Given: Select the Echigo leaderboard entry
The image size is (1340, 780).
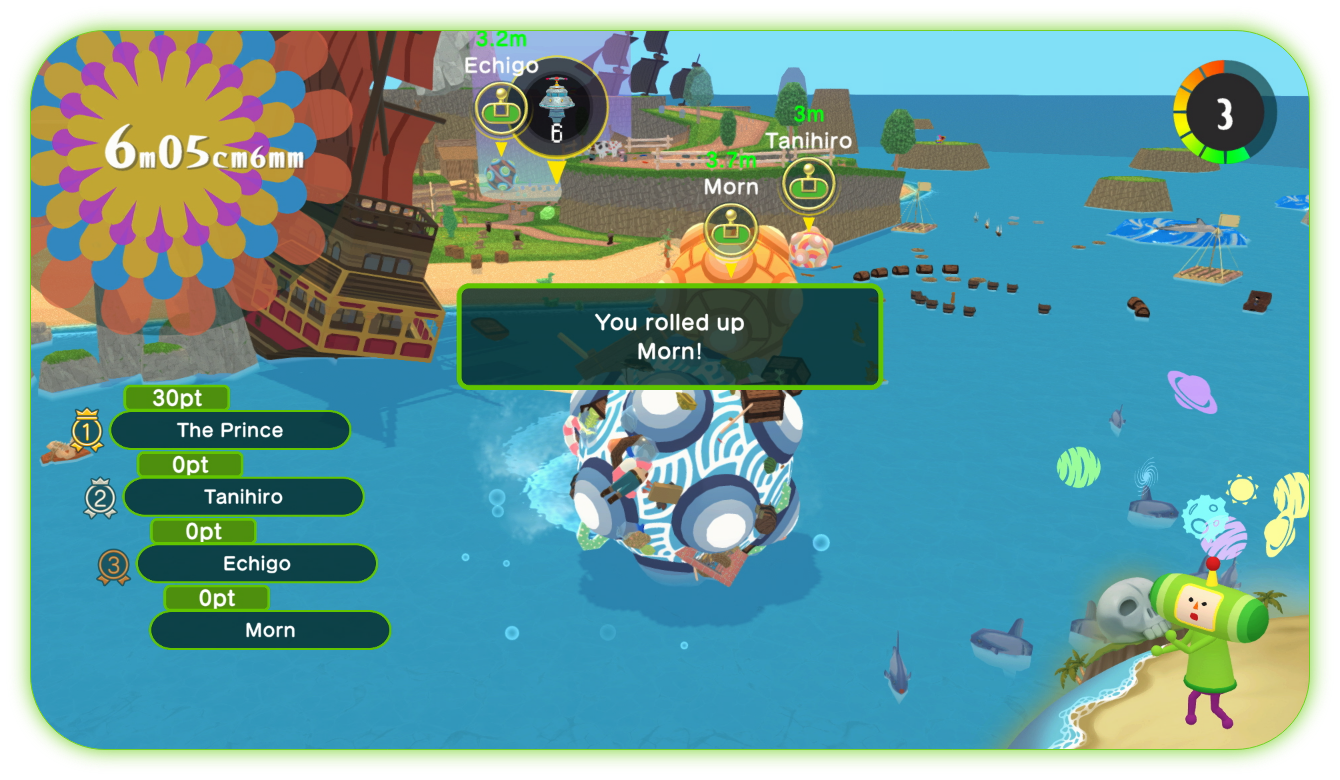Looking at the screenshot, I should coord(257,563).
